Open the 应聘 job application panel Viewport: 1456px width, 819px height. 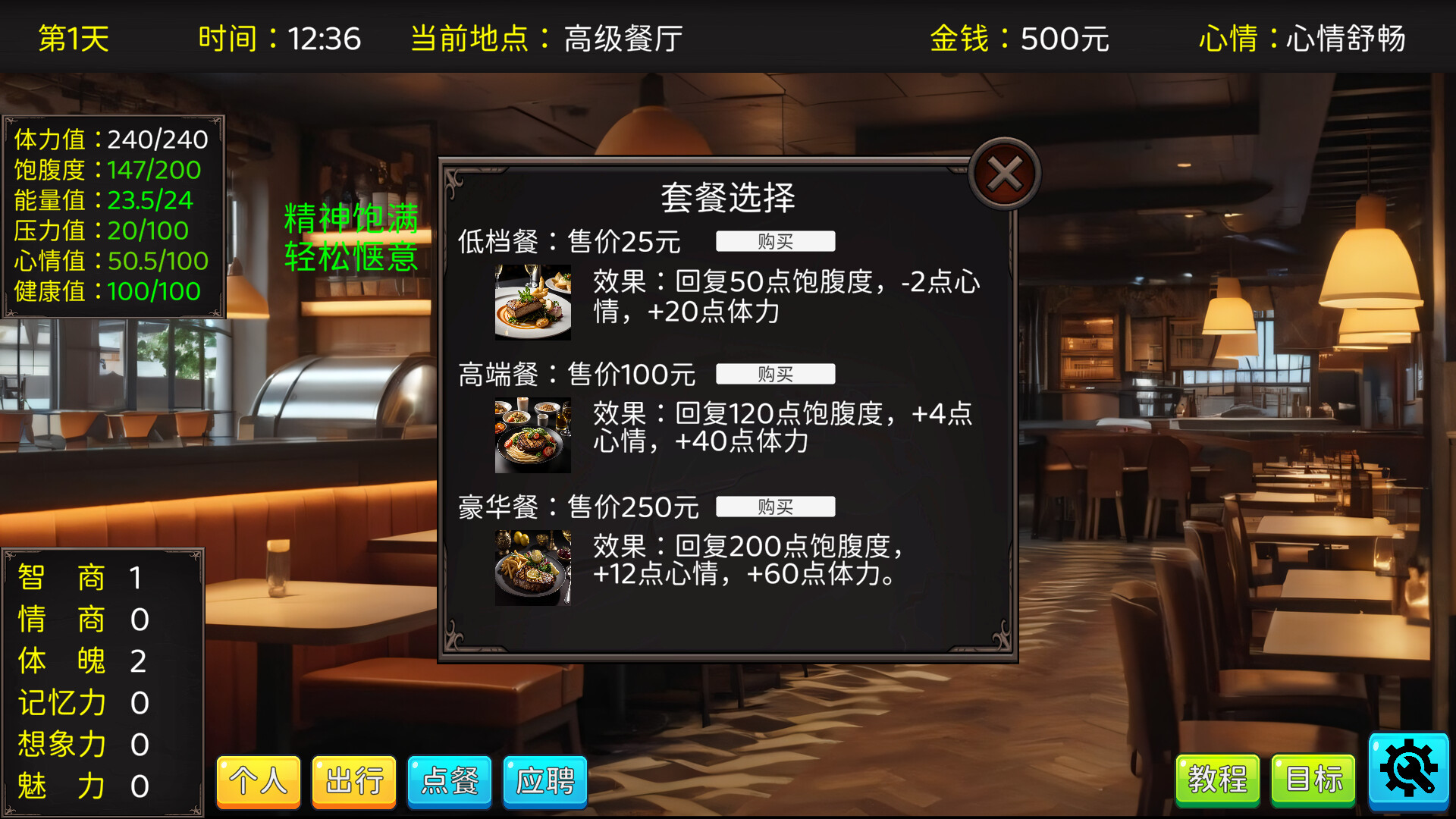point(544,782)
